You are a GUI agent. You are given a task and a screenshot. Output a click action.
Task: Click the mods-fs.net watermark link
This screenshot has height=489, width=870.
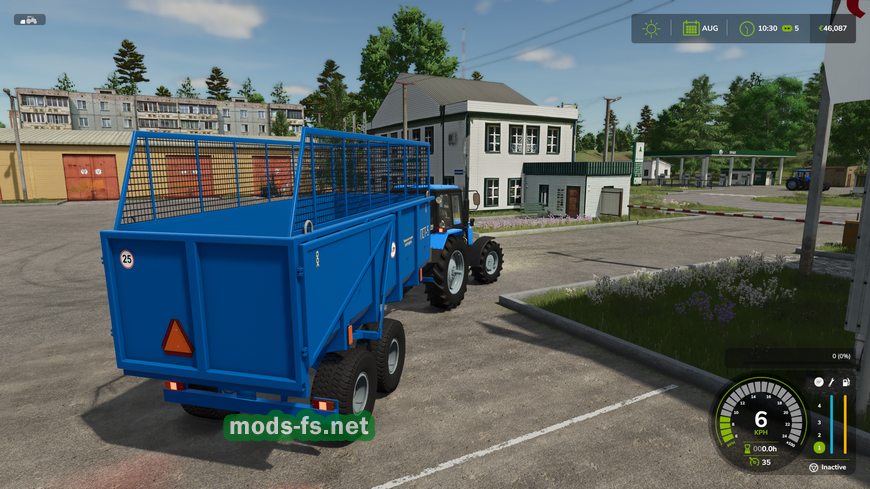click(299, 427)
